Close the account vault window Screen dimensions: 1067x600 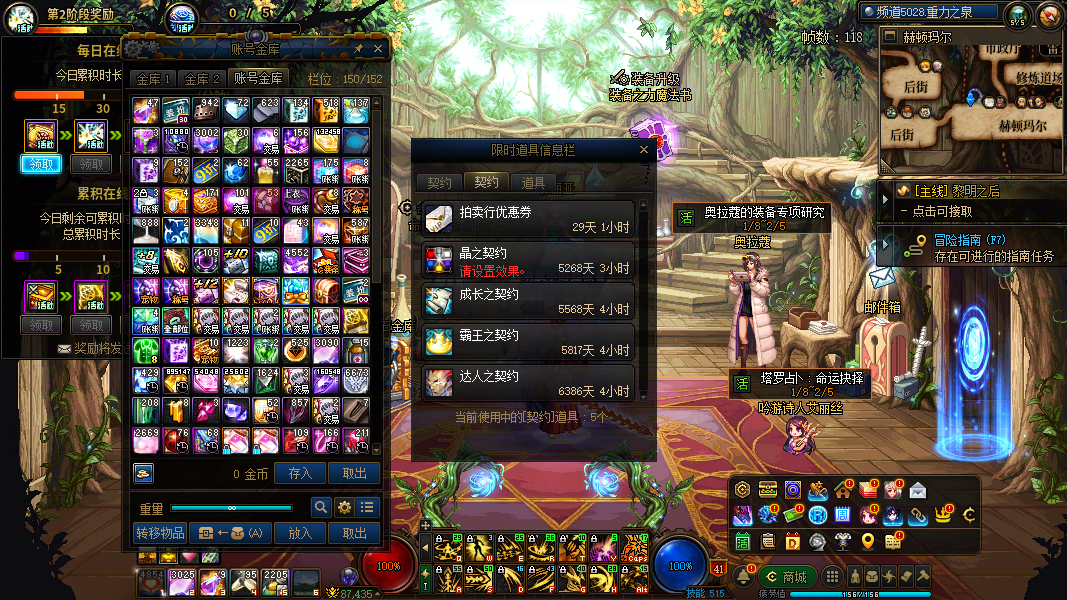[x=378, y=48]
